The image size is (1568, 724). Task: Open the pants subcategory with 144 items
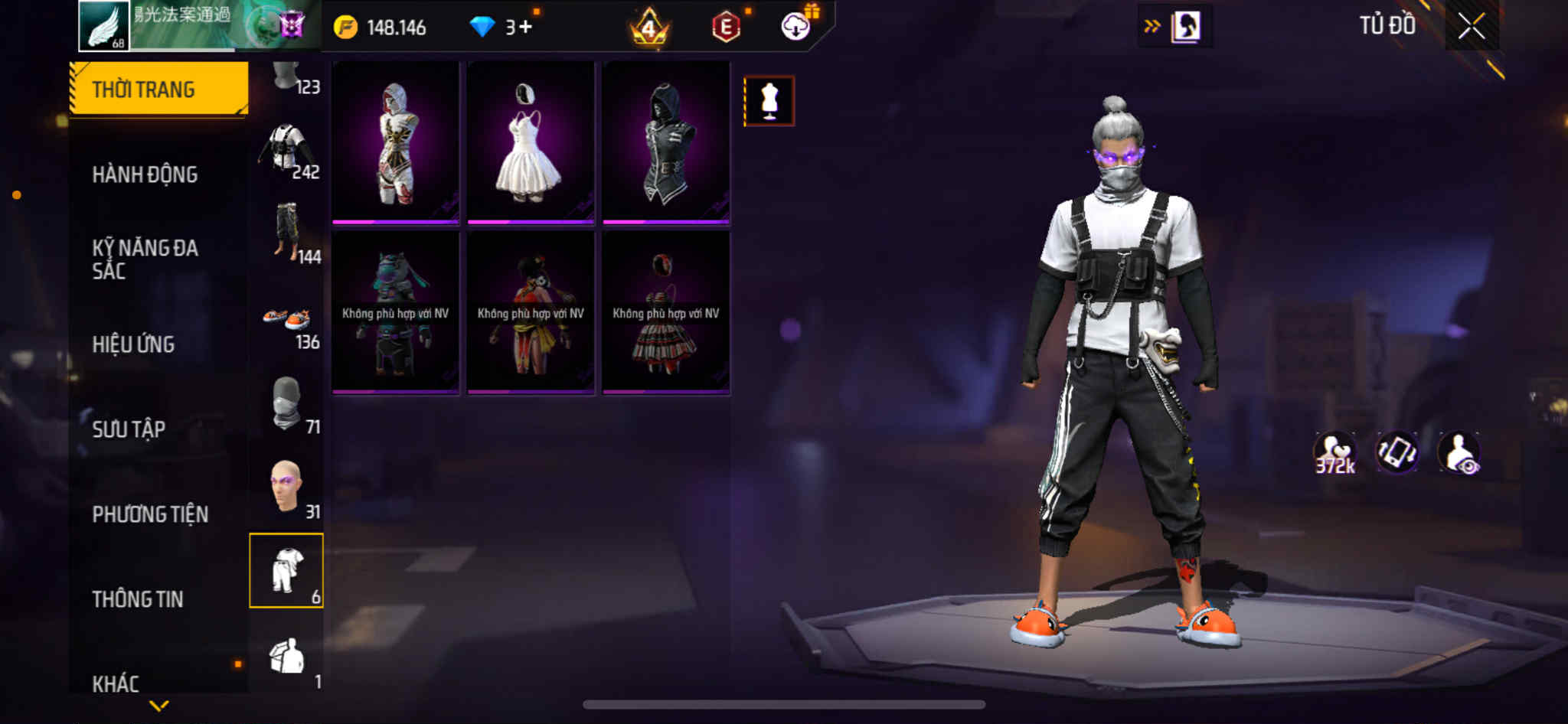pos(287,233)
